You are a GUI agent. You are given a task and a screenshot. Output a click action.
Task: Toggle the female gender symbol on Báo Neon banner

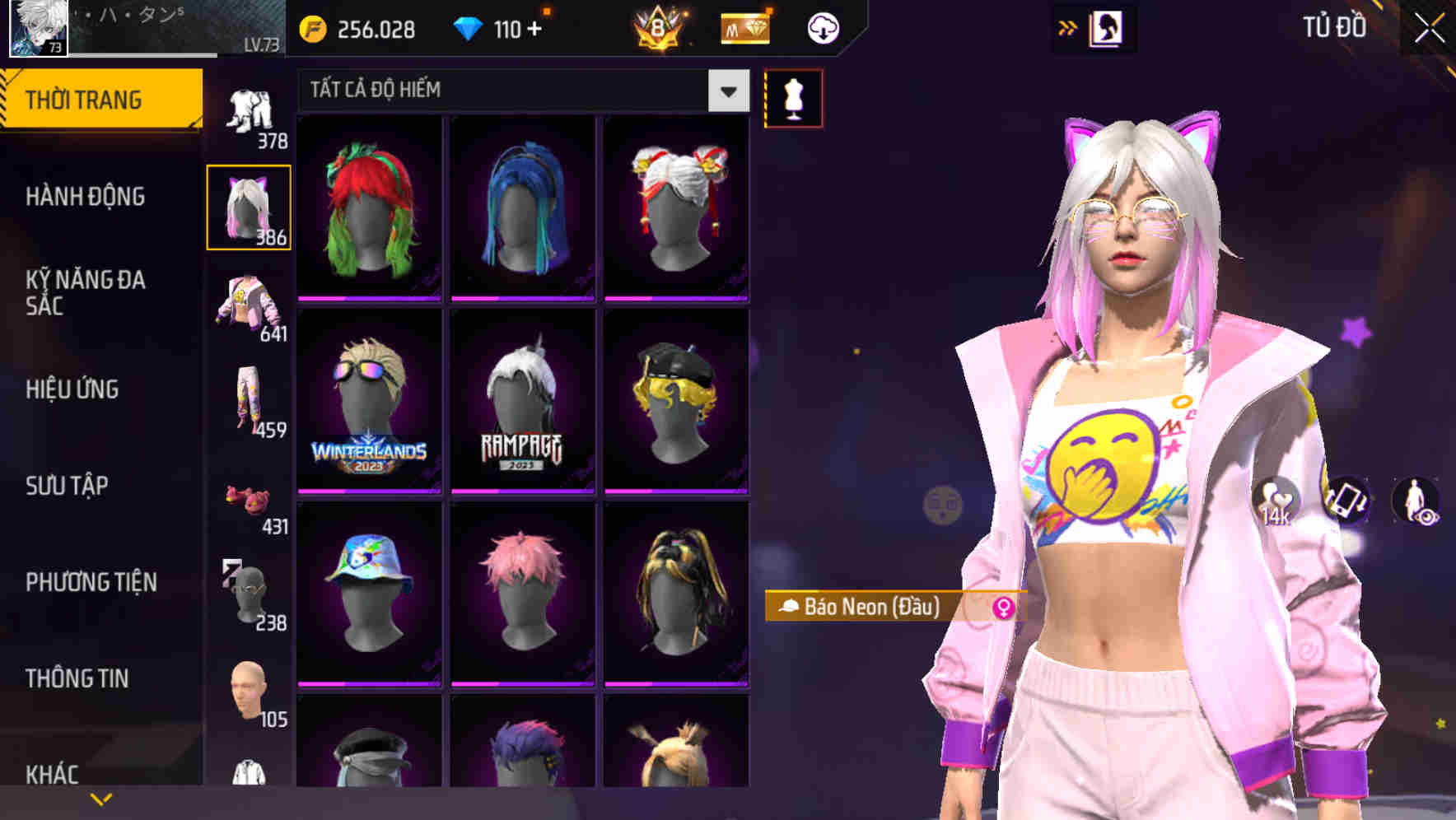1001,608
